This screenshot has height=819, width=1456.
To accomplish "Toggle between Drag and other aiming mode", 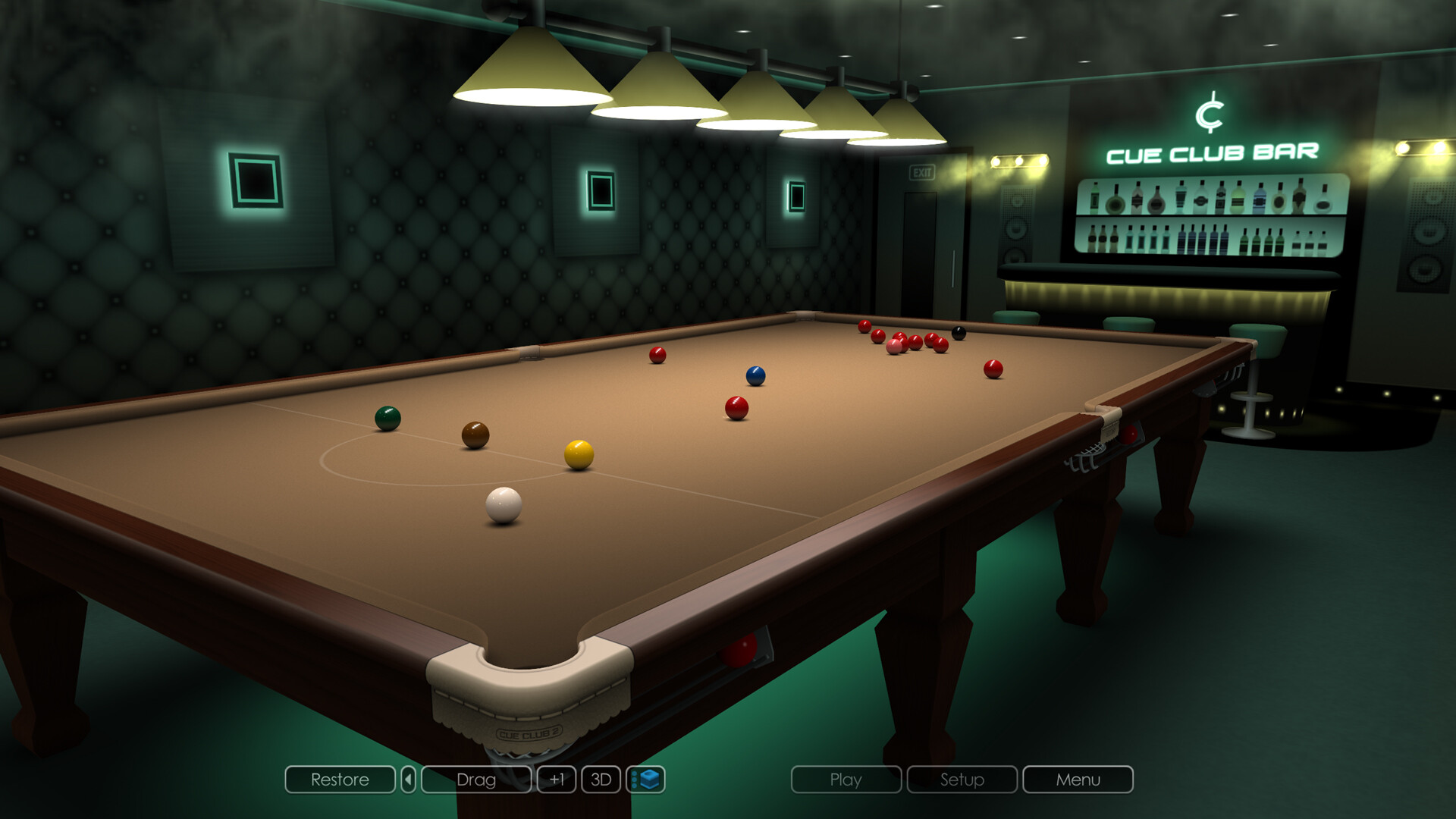I will (476, 780).
